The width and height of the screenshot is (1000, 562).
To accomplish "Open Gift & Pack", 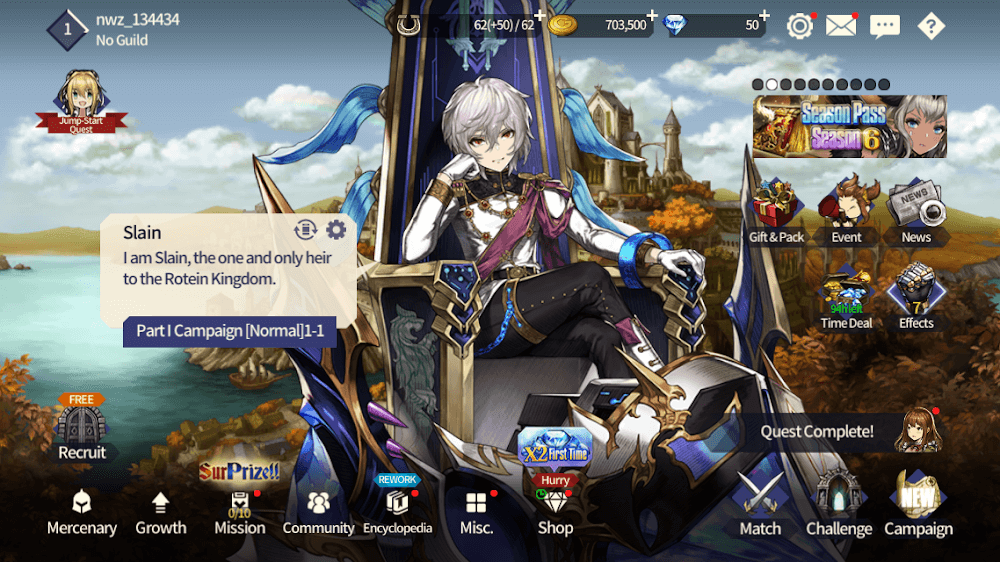I will [776, 212].
